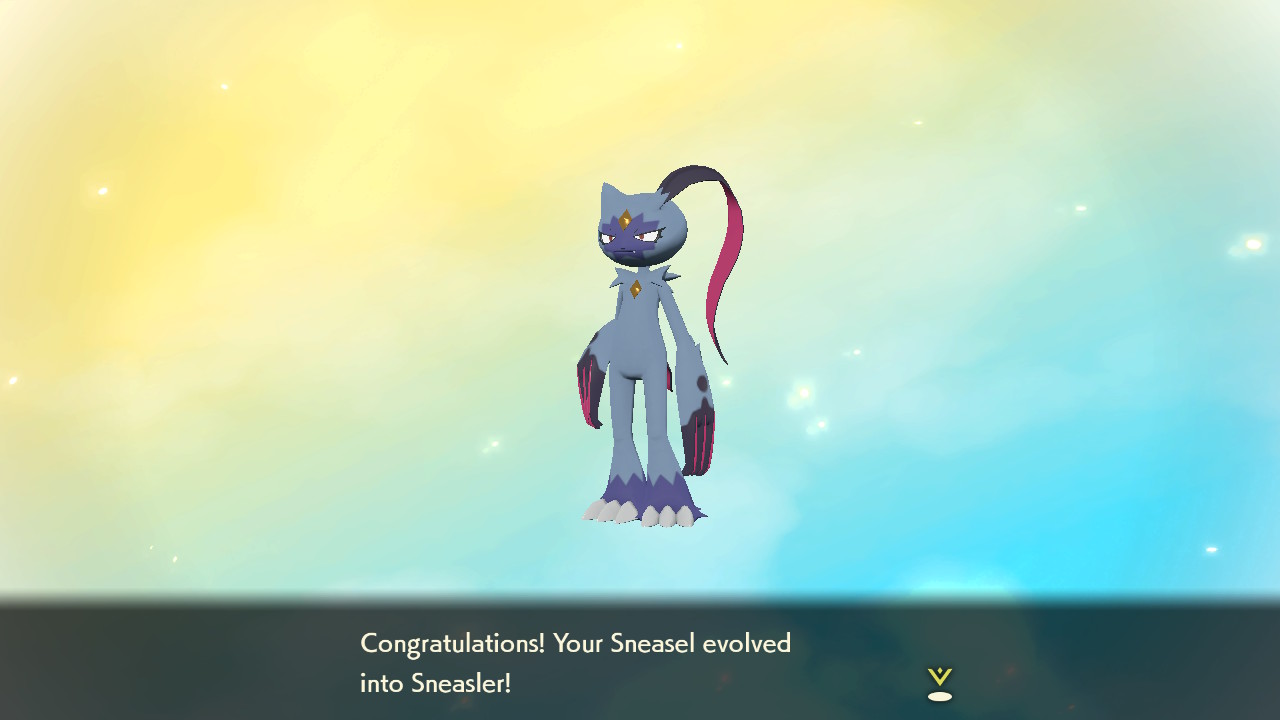Click the yellow gem on Sneasler's chest
The width and height of the screenshot is (1280, 720).
[x=638, y=290]
